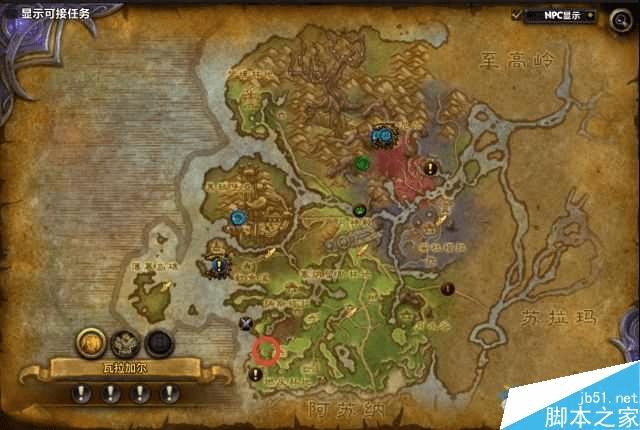
Task: Click the blue round marker on the western peninsula
Action: tap(238, 215)
